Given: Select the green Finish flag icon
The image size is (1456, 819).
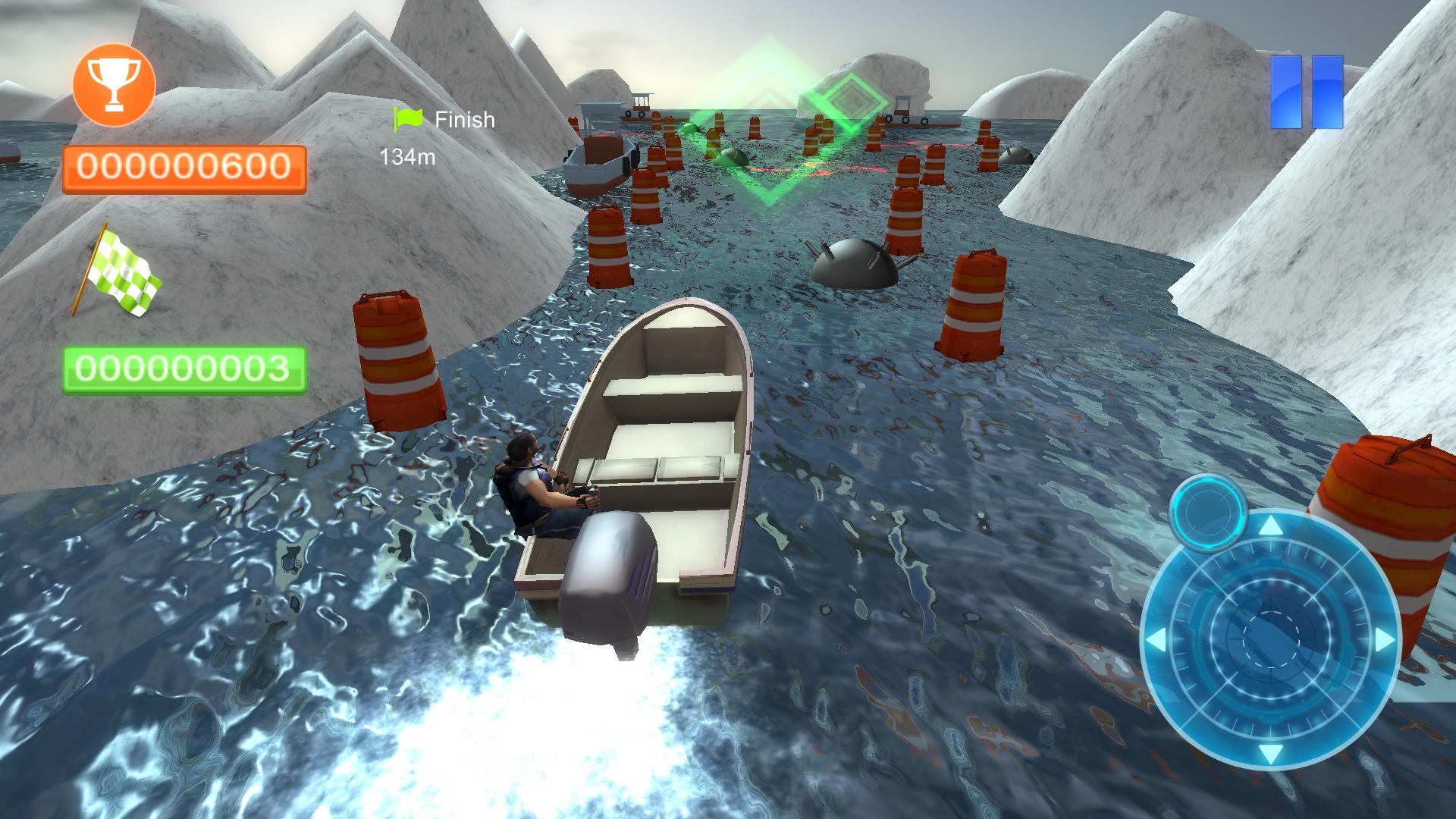Looking at the screenshot, I should (x=406, y=119).
